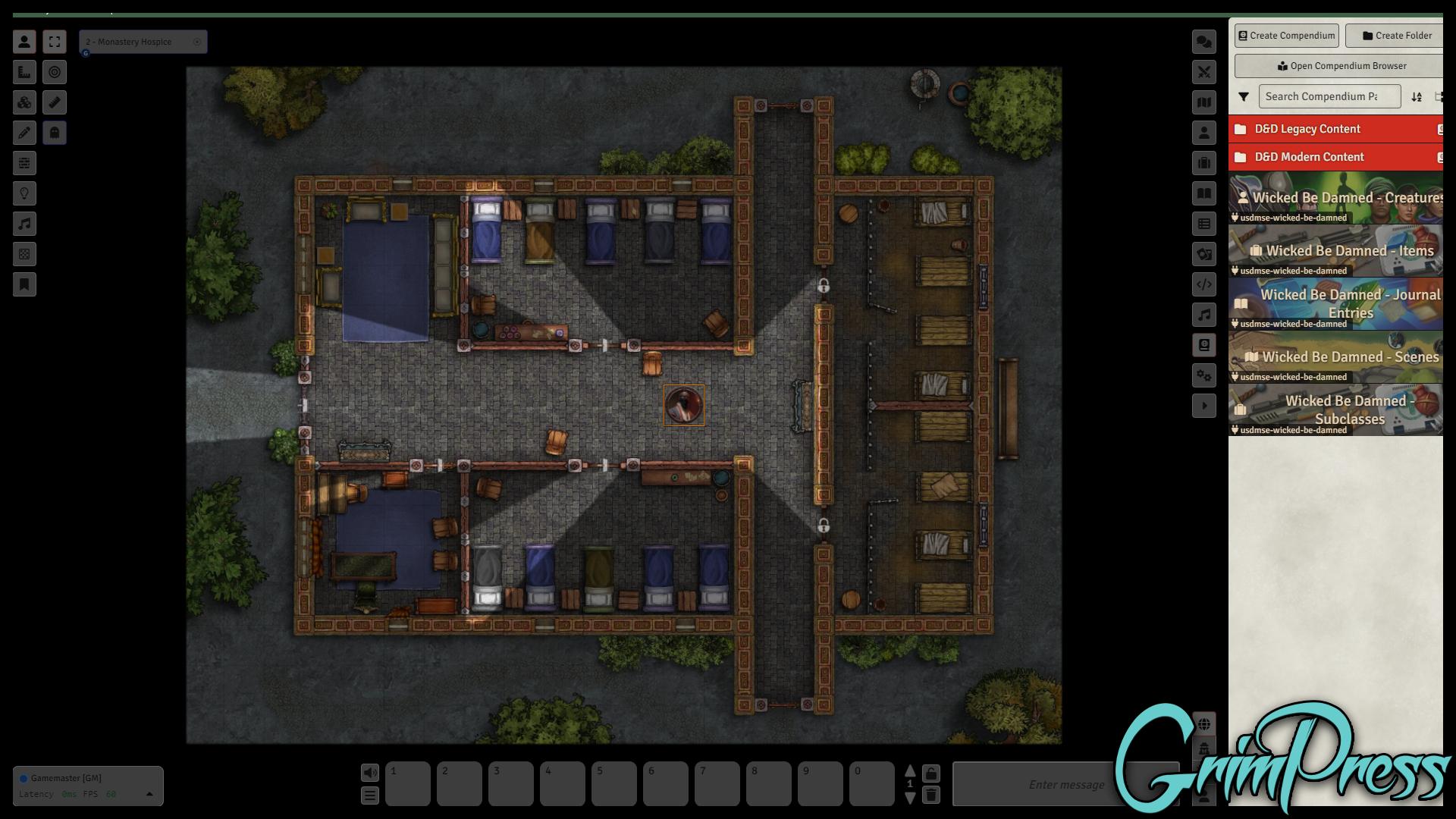
Task: Click the Create Folder button
Action: pyautogui.click(x=1396, y=36)
